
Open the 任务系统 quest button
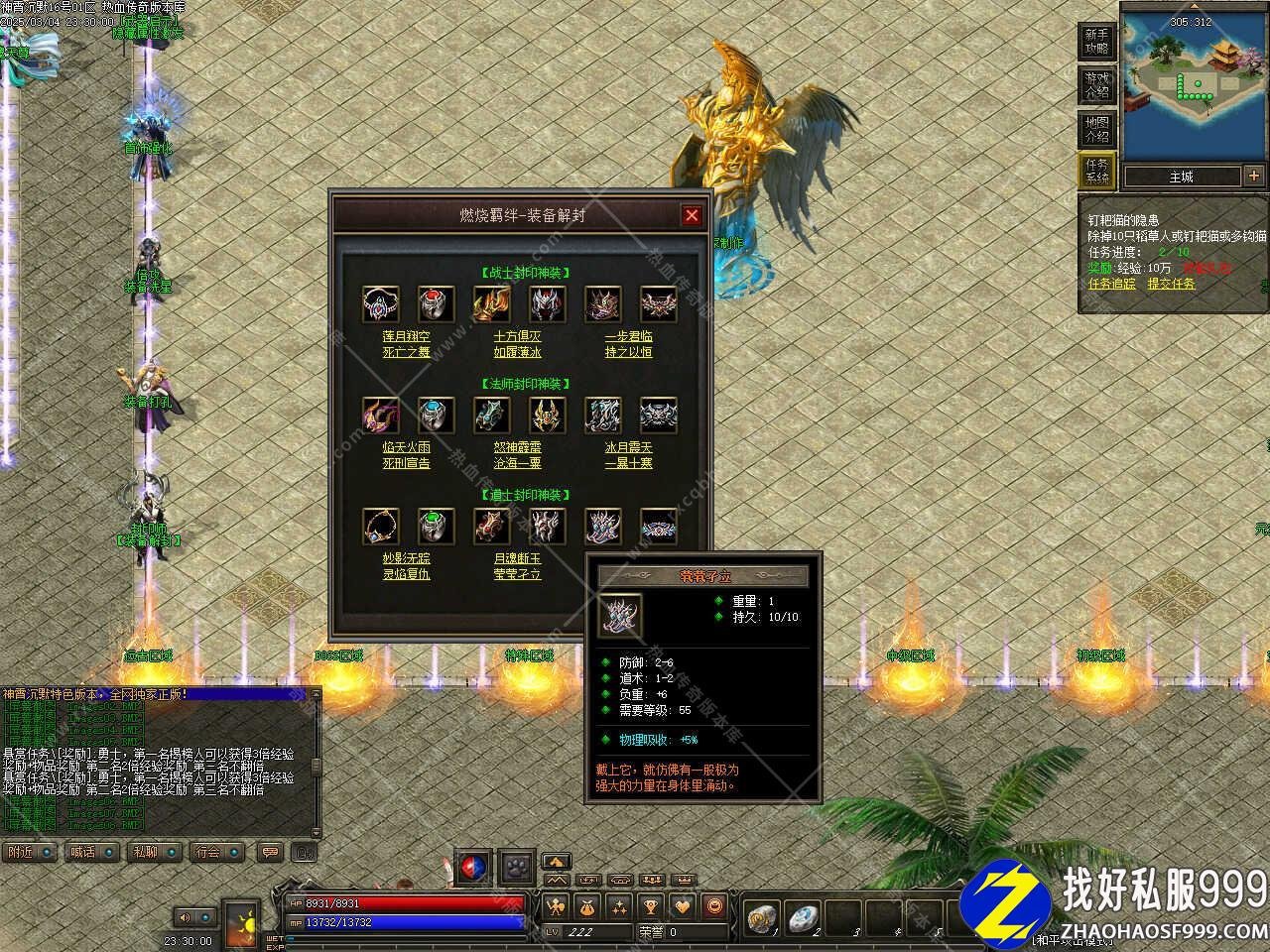coord(1096,171)
